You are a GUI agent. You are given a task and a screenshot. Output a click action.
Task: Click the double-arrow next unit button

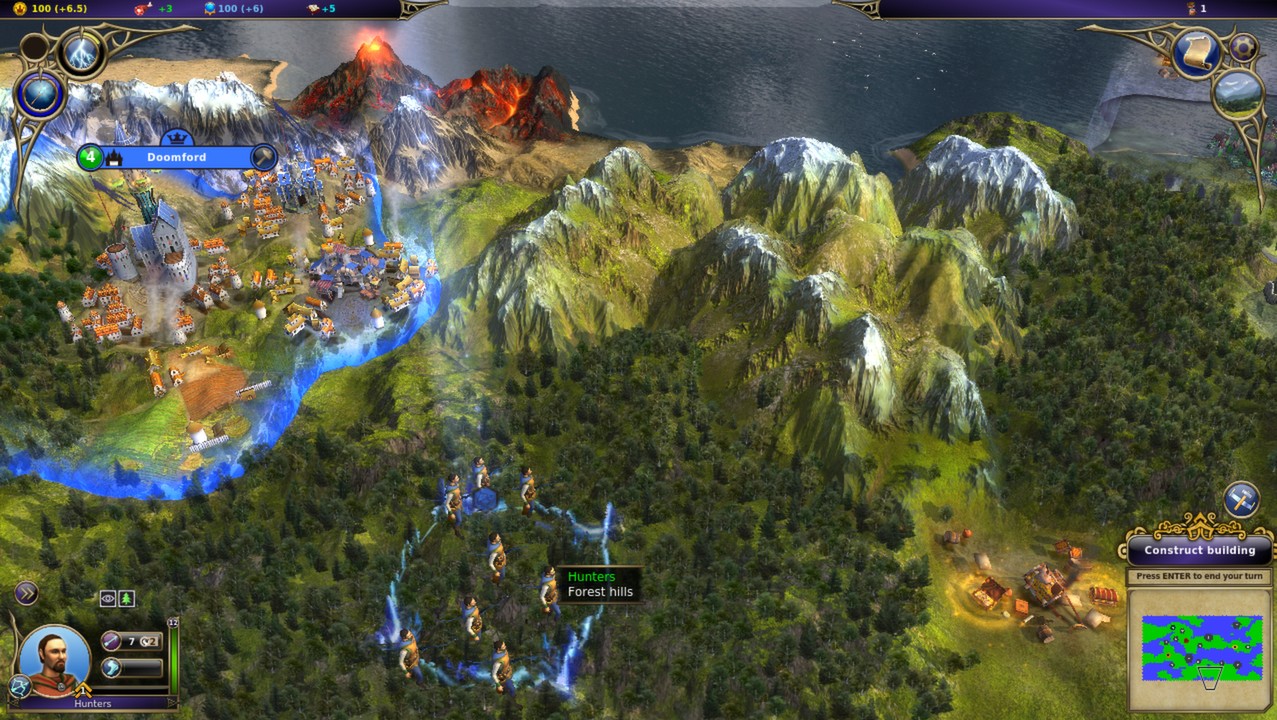[x=26, y=594]
